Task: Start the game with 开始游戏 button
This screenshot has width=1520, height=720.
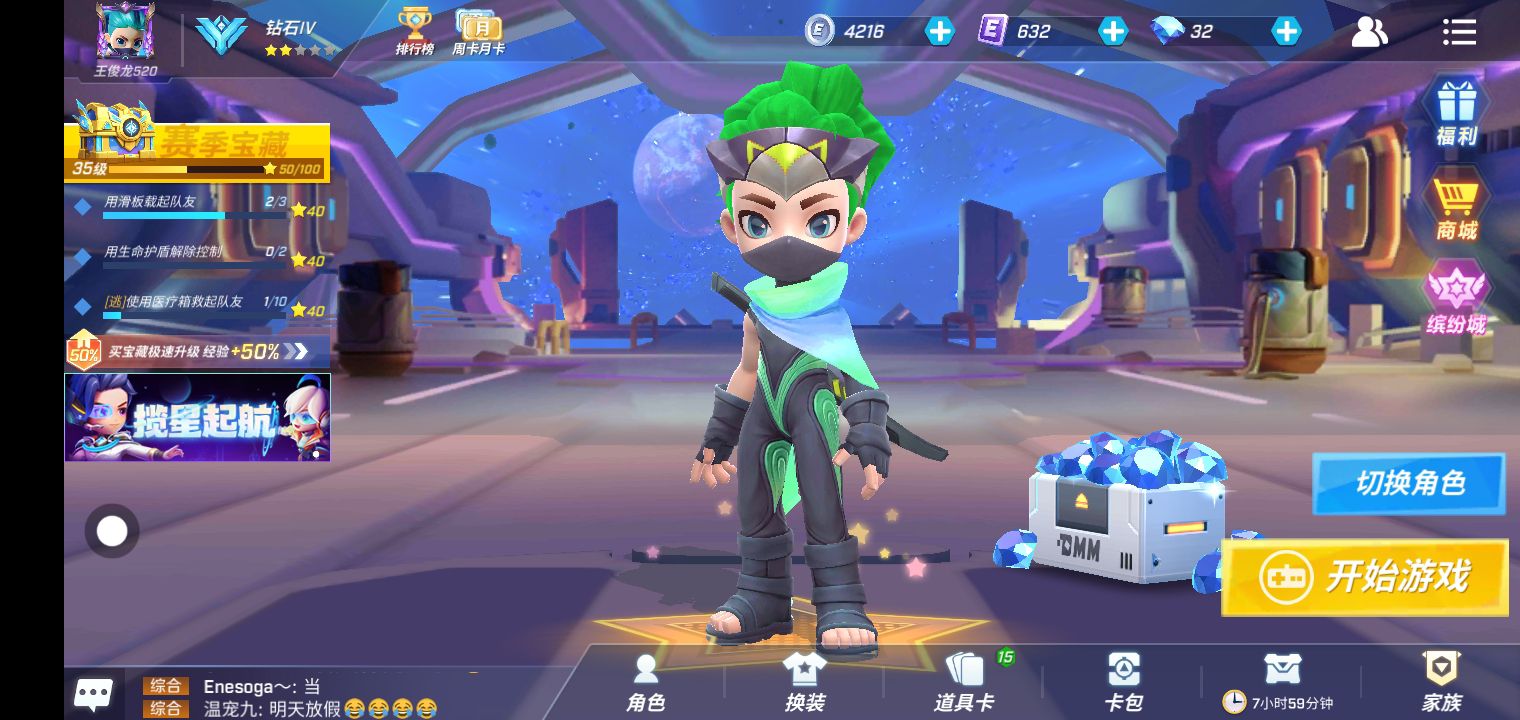Action: click(x=1365, y=577)
